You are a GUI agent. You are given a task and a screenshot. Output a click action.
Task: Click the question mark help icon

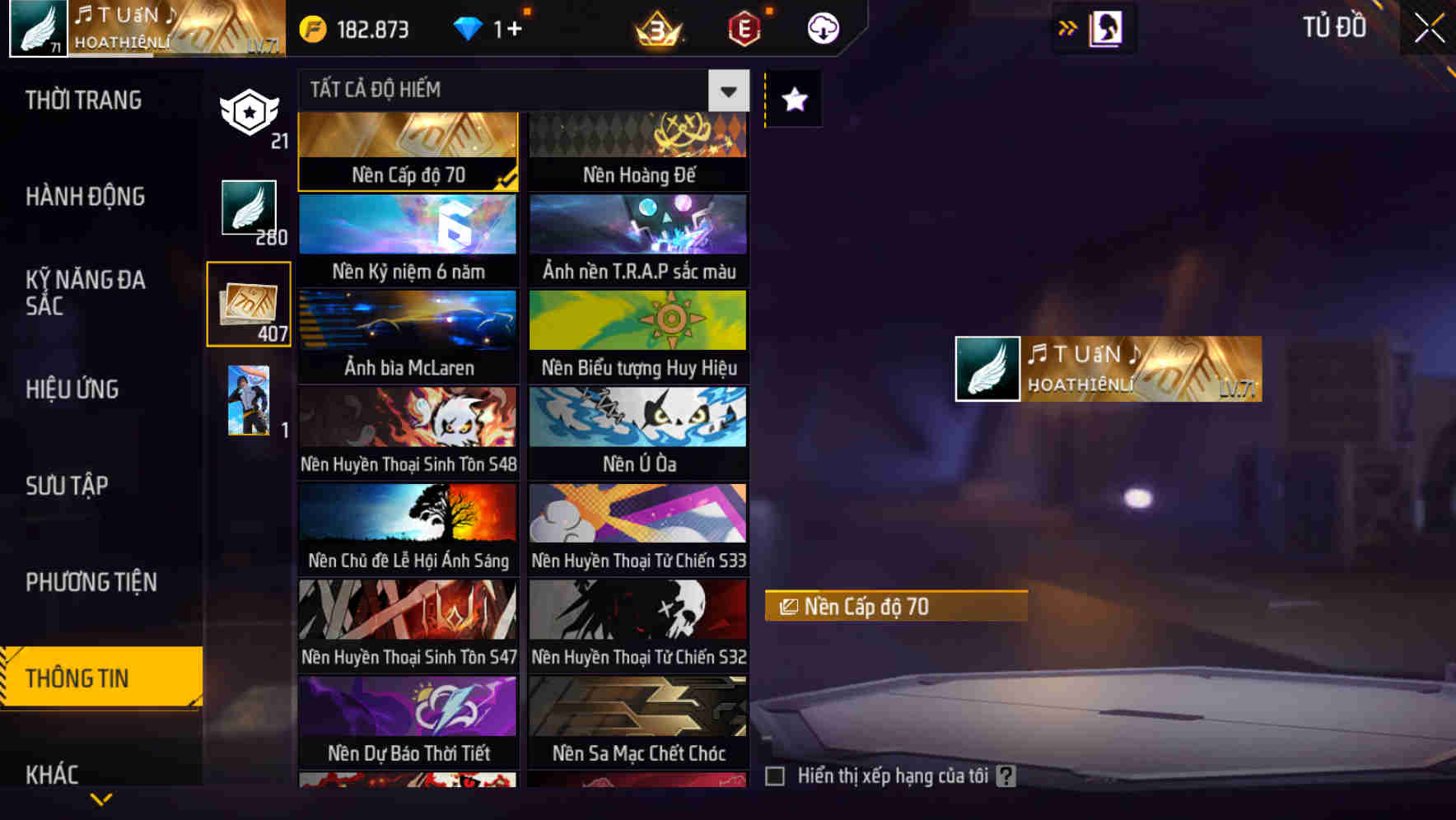tap(1006, 776)
